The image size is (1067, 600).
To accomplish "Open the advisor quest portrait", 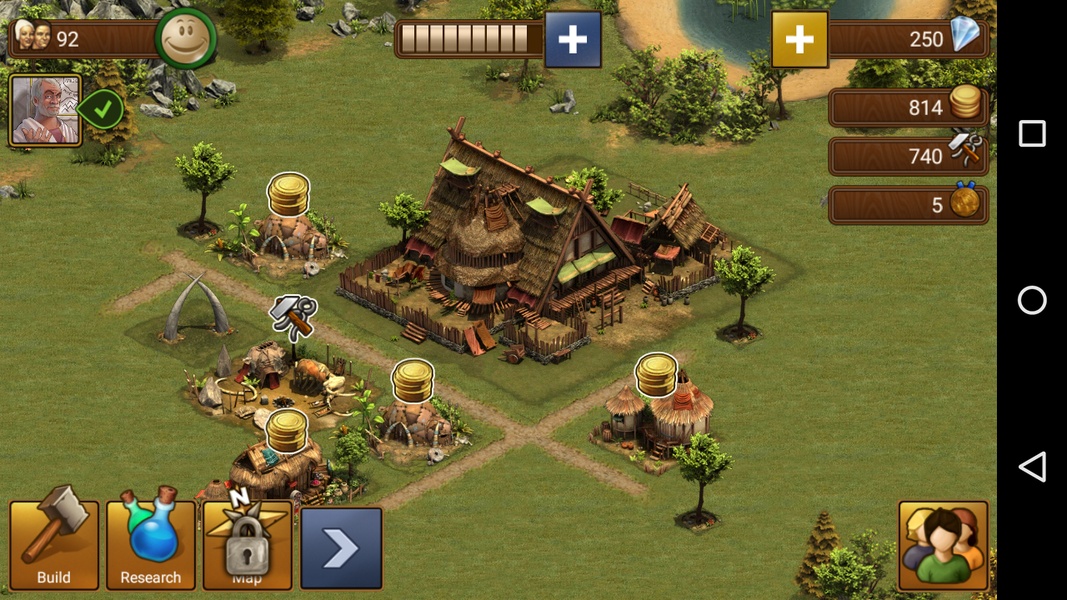I will coord(45,110).
